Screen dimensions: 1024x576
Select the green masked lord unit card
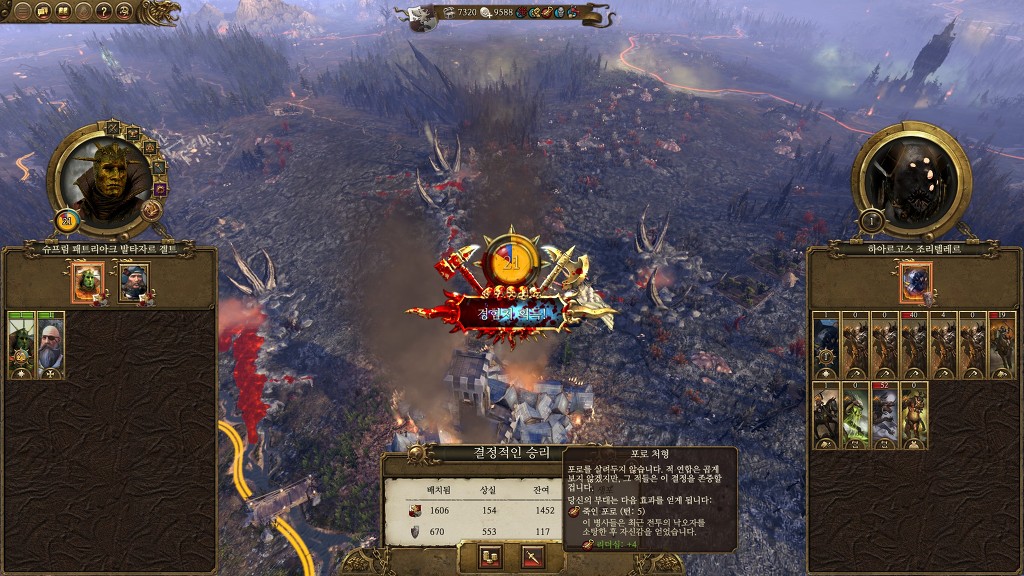(x=21, y=346)
